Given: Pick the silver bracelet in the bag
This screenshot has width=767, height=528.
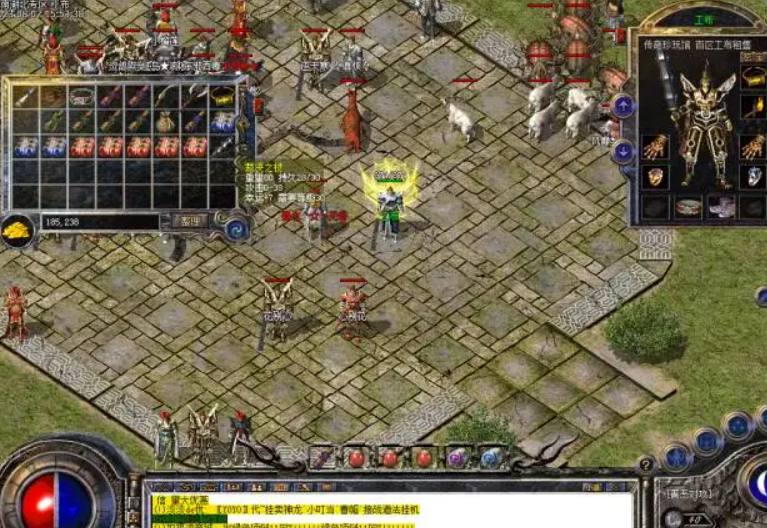Looking at the screenshot, I should click(82, 98).
